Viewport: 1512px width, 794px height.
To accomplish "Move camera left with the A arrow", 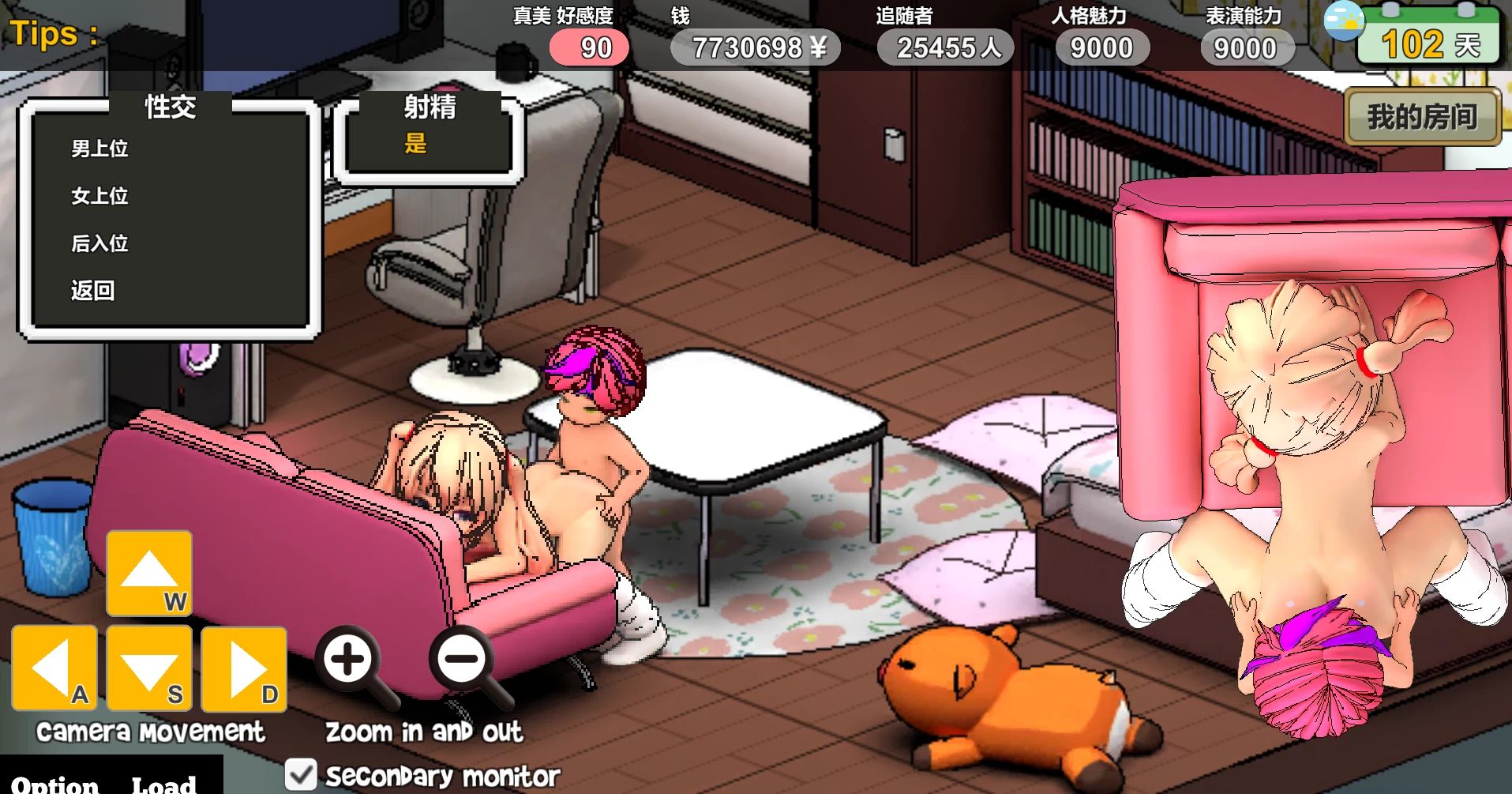I will (x=54, y=668).
